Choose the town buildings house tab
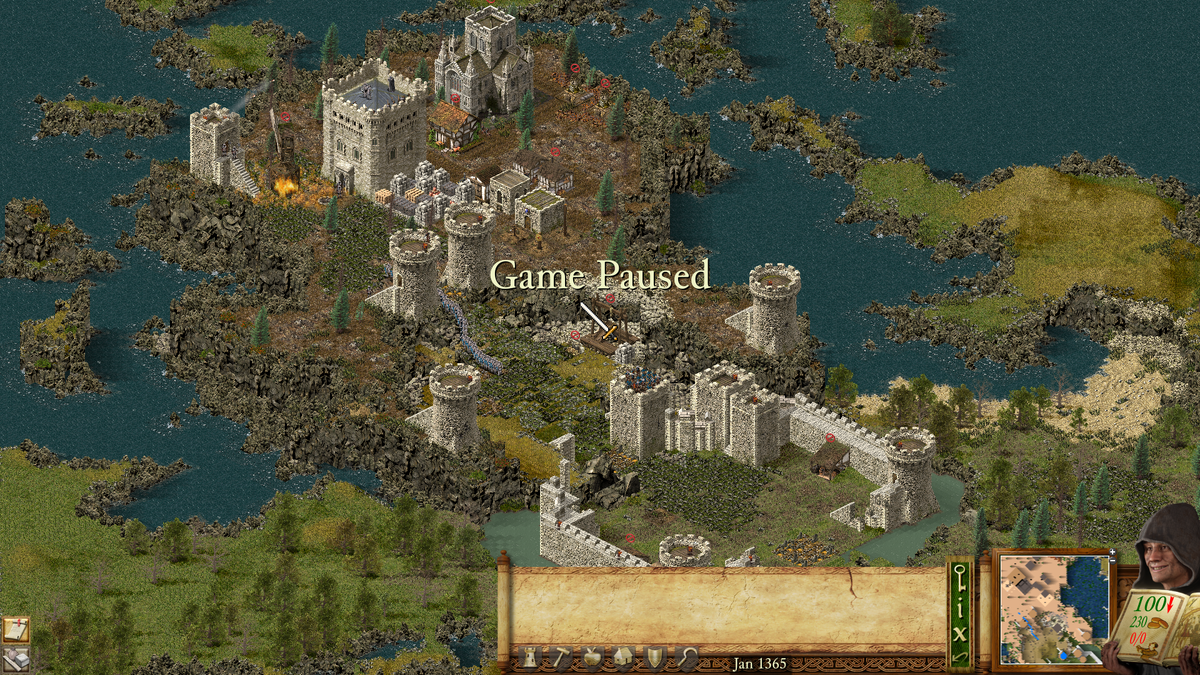 pyautogui.click(x=622, y=657)
